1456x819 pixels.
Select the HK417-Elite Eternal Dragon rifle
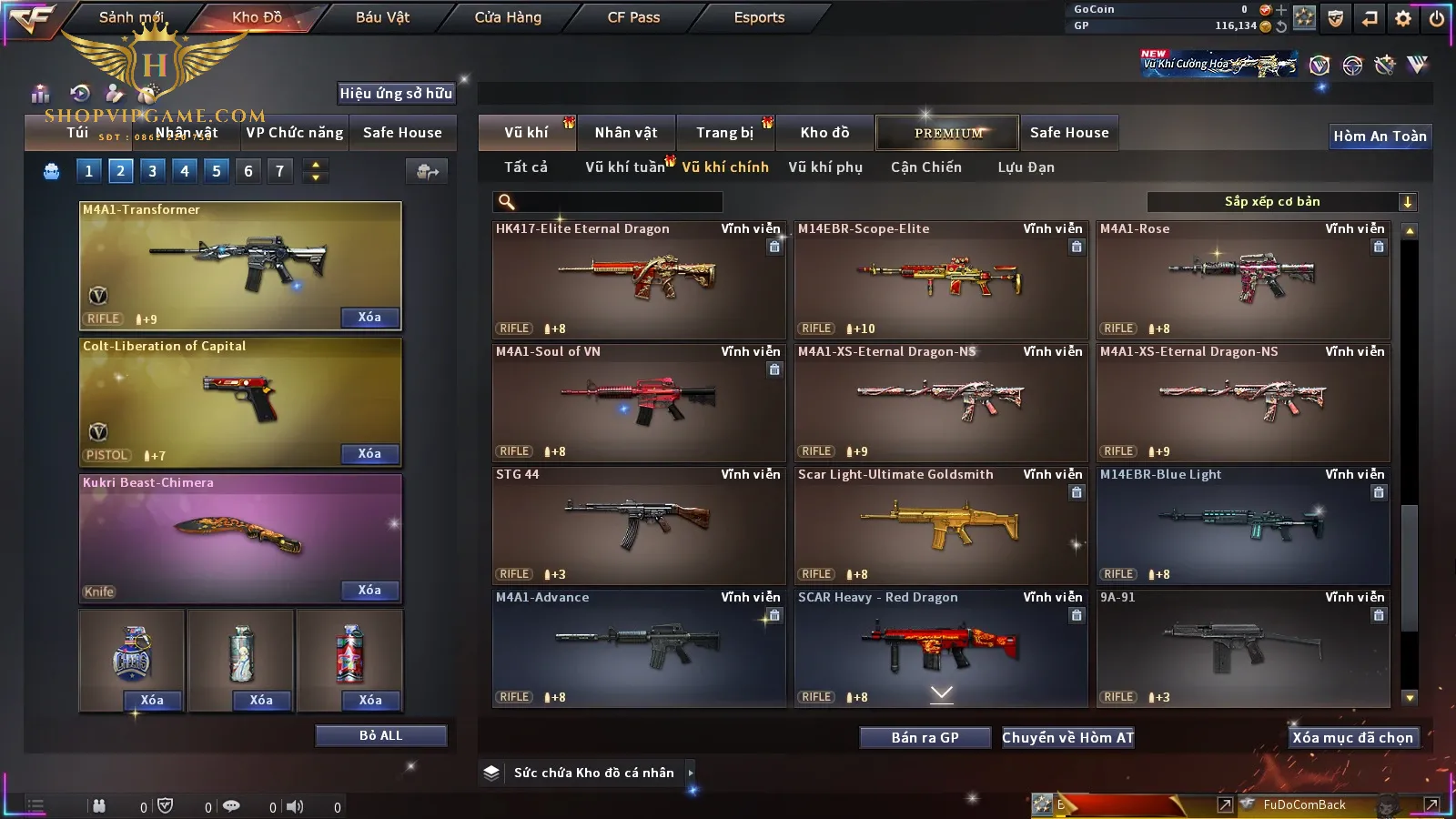tap(638, 279)
